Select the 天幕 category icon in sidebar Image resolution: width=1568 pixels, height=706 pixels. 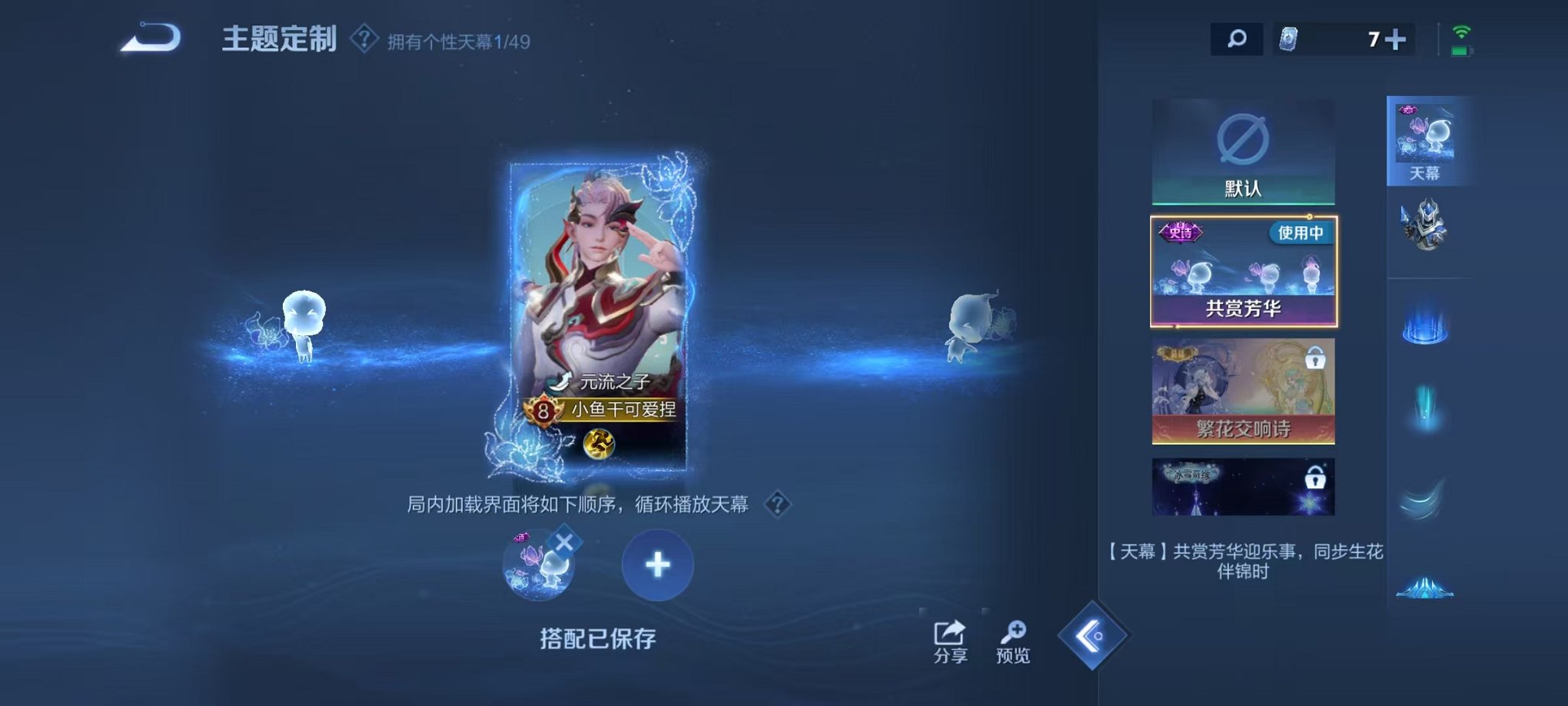(x=1426, y=138)
